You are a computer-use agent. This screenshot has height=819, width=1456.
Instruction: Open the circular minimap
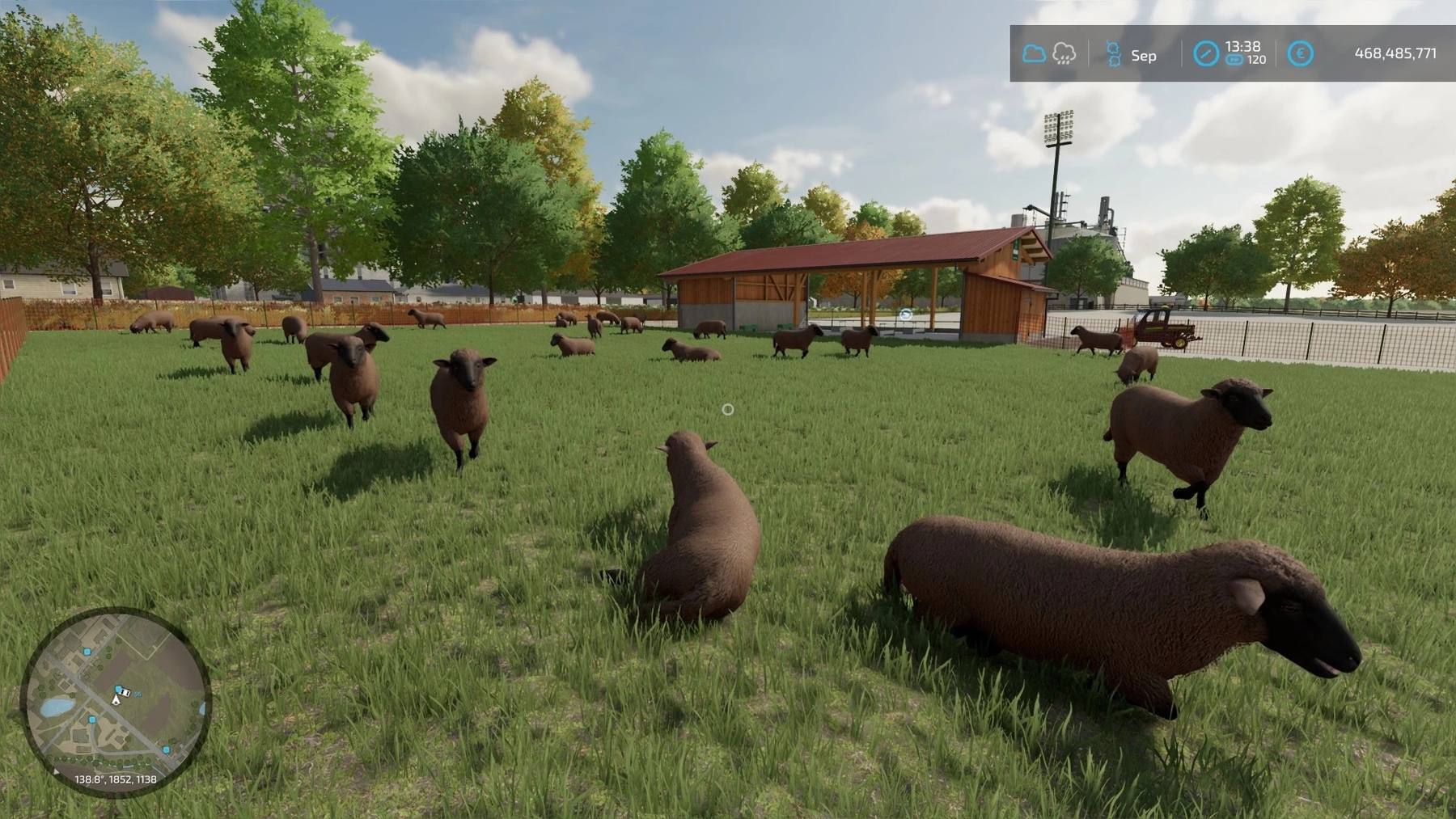pos(116,702)
